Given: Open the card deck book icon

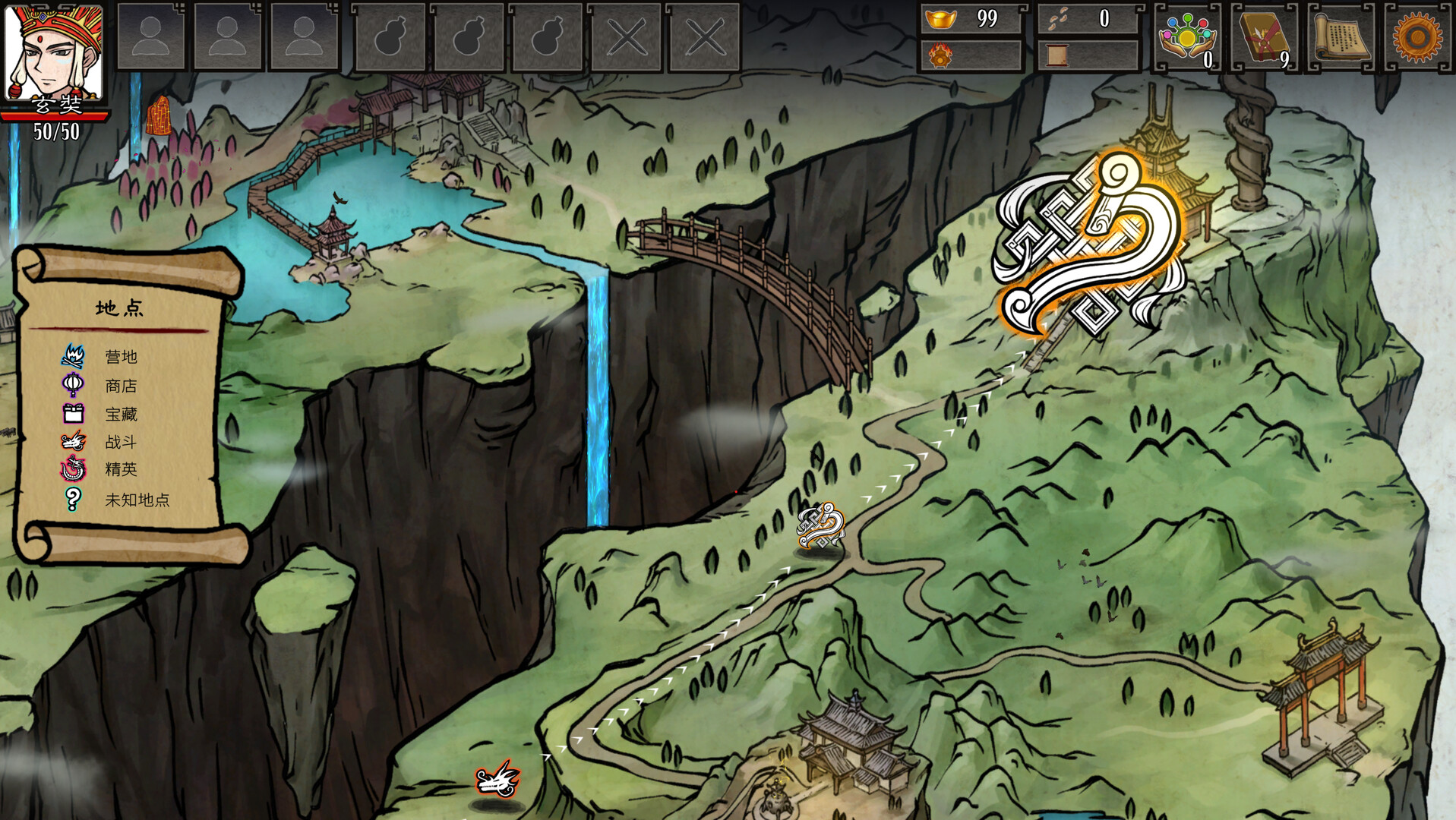Looking at the screenshot, I should tap(1264, 36).
